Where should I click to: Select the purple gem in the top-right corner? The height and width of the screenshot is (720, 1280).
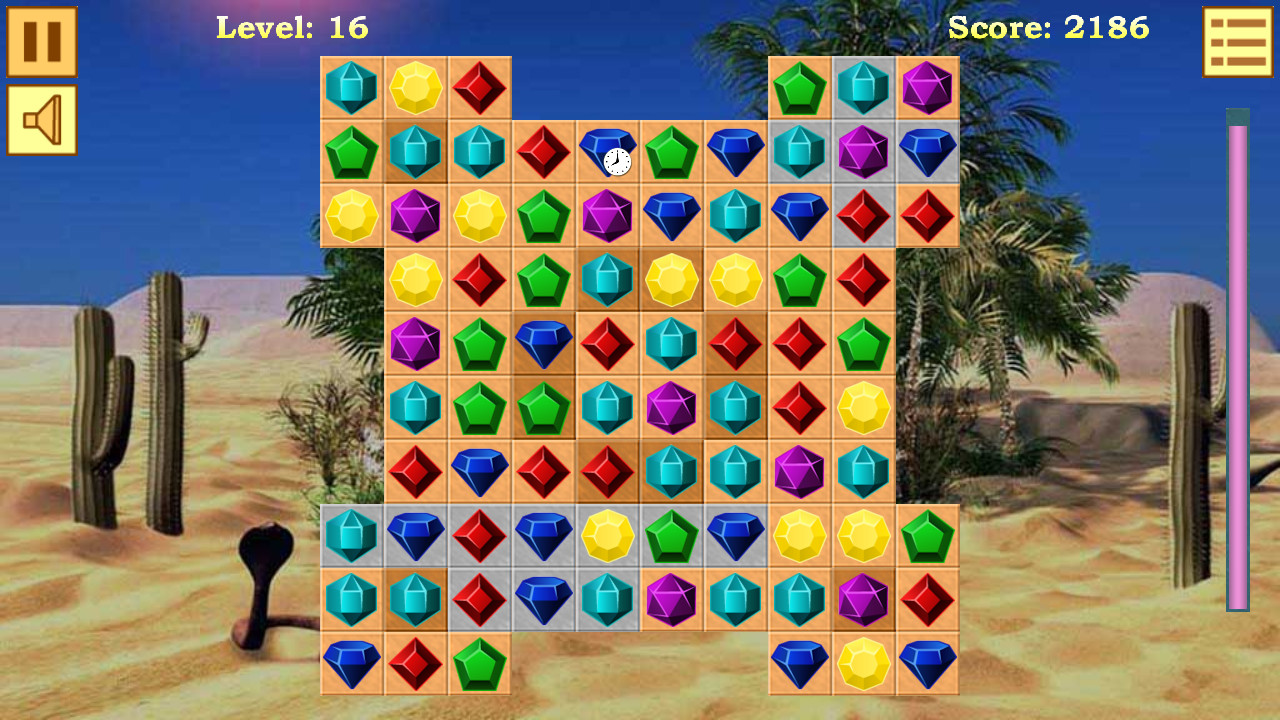coord(926,90)
